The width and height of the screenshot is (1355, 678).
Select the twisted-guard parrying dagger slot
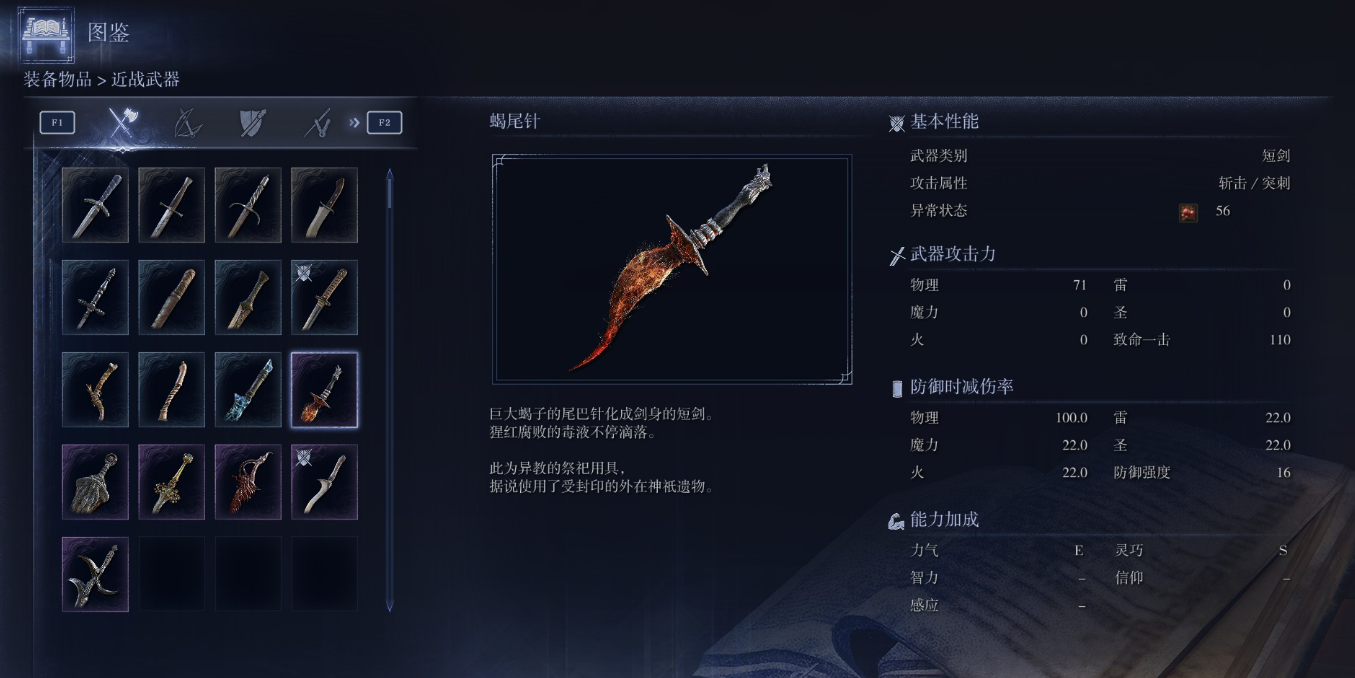coord(248,205)
